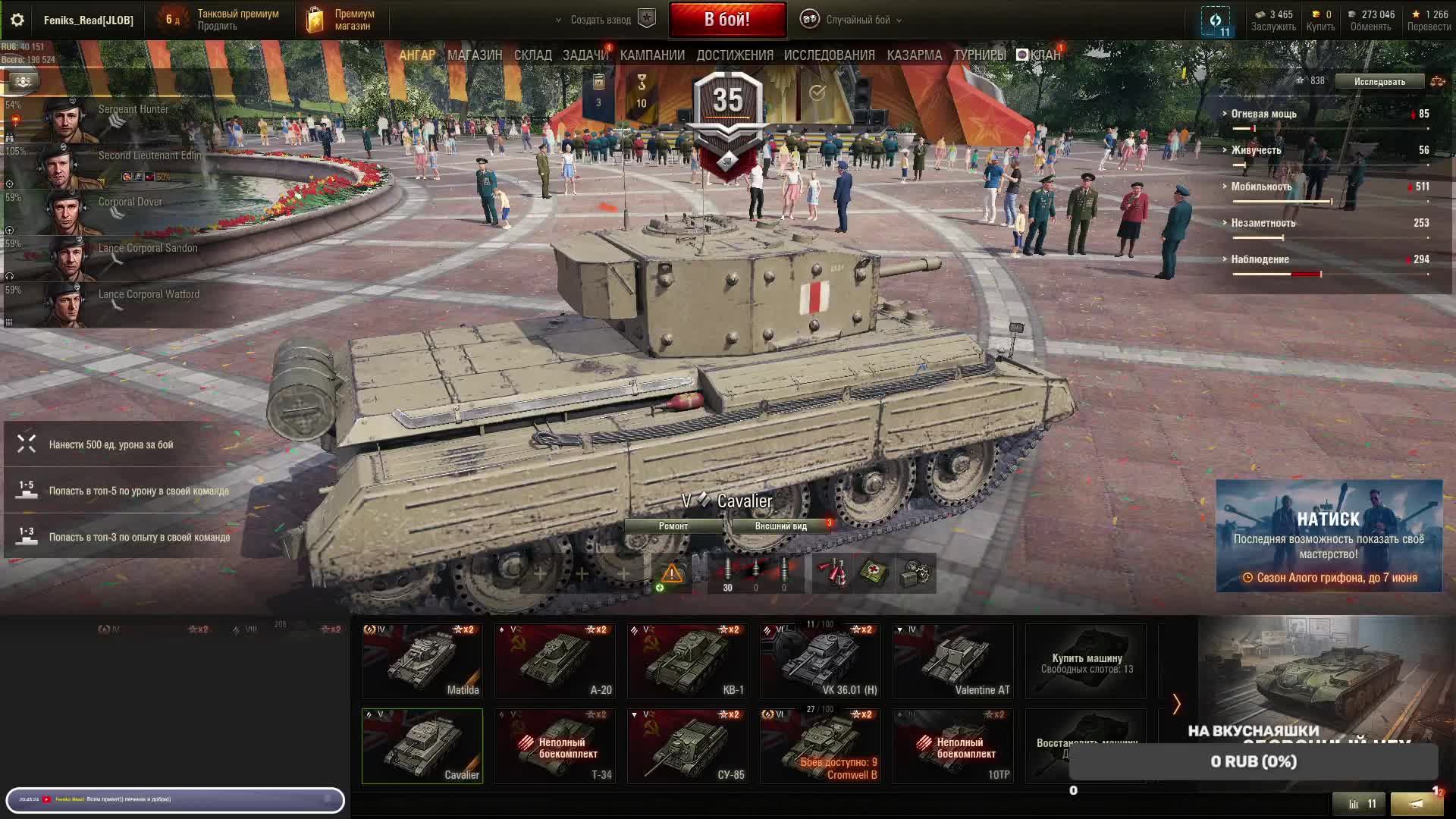The width and height of the screenshot is (1456, 819).
Task: Start battle with the red В бой! button
Action: tap(727, 20)
